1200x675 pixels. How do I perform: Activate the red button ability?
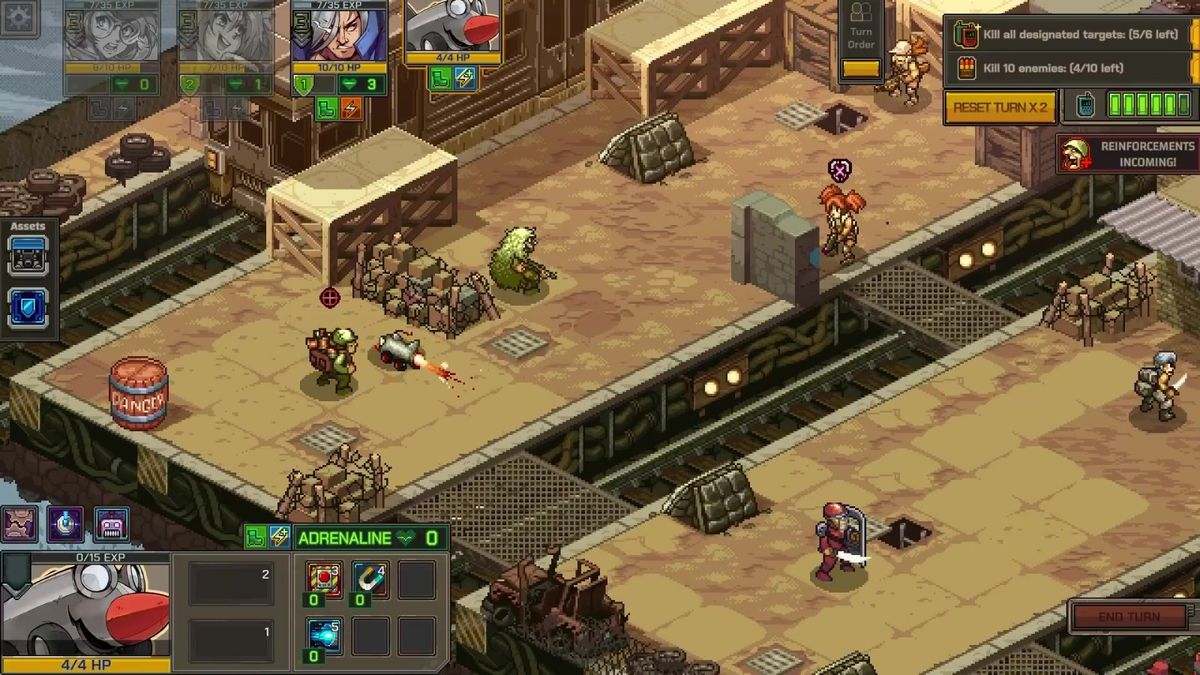tap(324, 579)
